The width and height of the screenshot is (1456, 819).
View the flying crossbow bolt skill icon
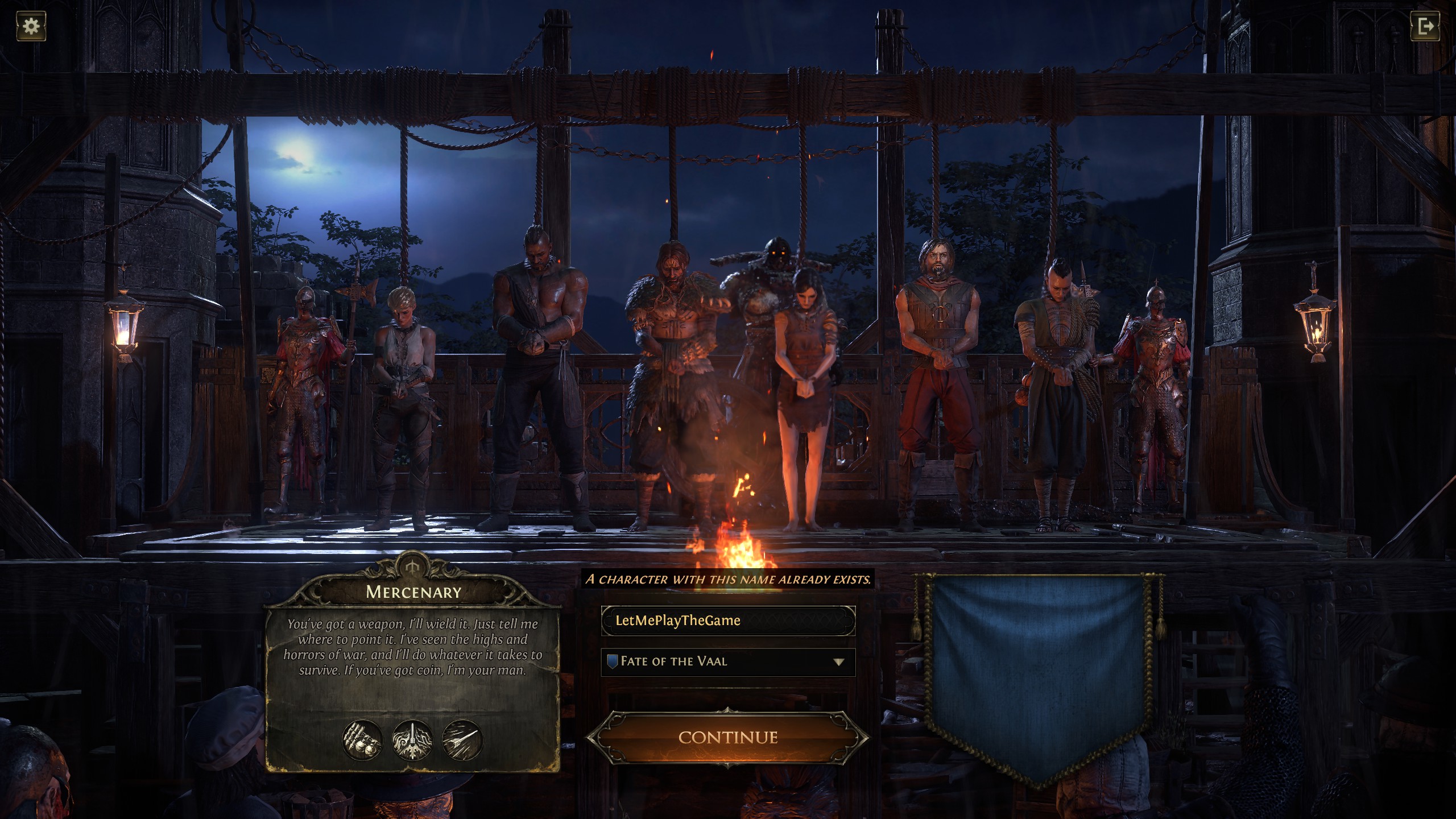462,740
